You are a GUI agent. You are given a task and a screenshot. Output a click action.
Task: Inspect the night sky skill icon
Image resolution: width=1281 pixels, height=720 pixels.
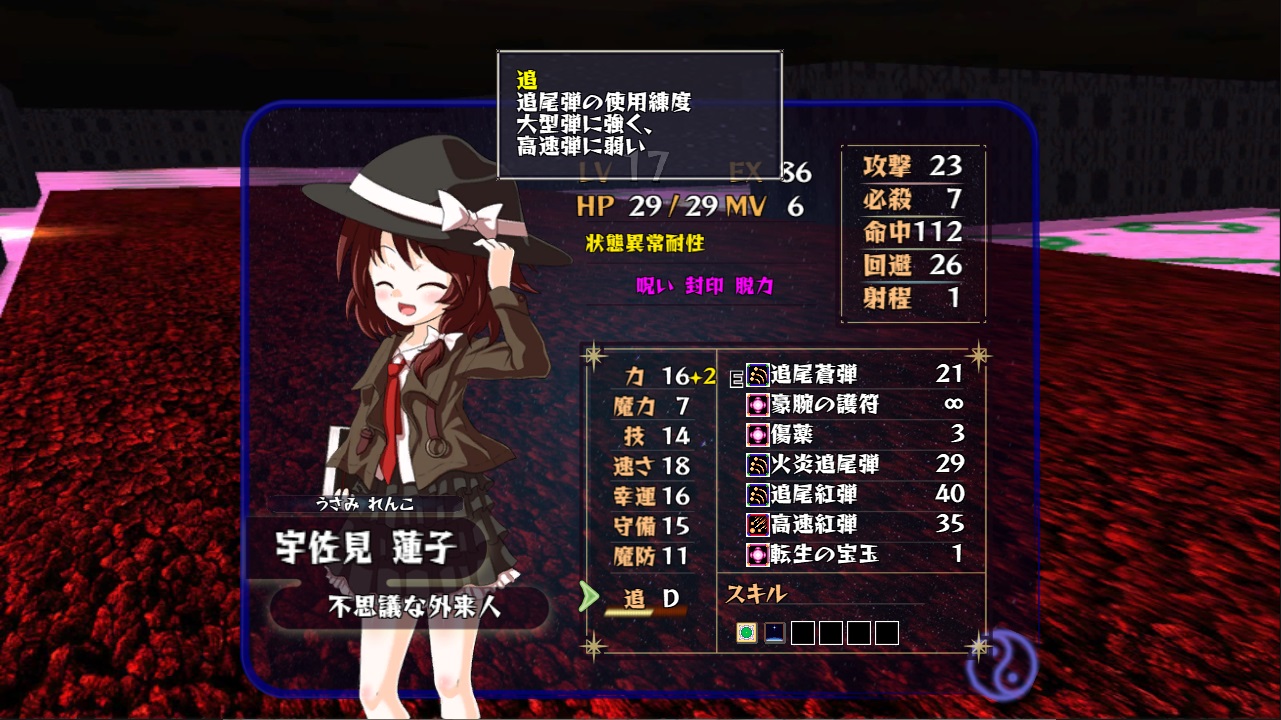pyautogui.click(x=774, y=633)
